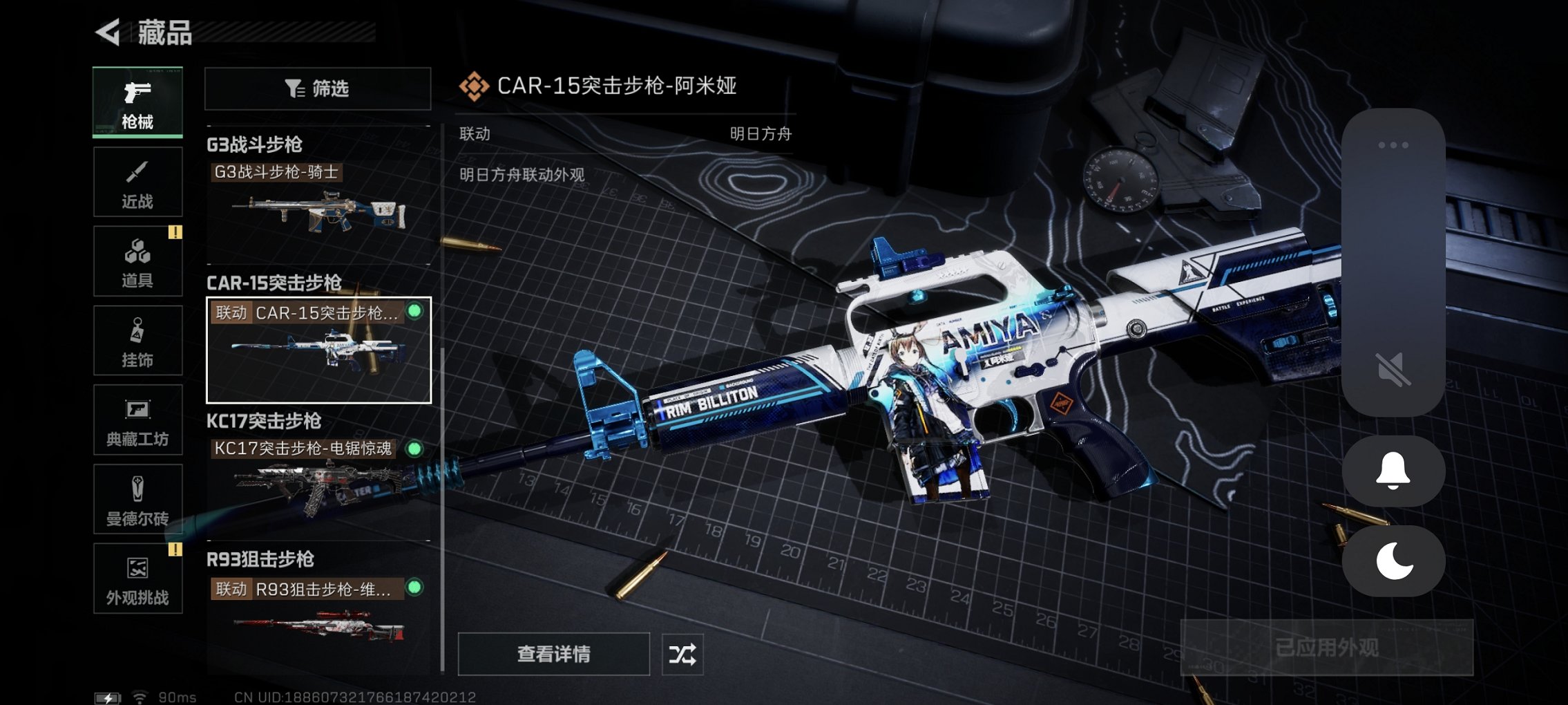
Task: Enable dark mode via the moon toggle
Action: pyautogui.click(x=1394, y=561)
